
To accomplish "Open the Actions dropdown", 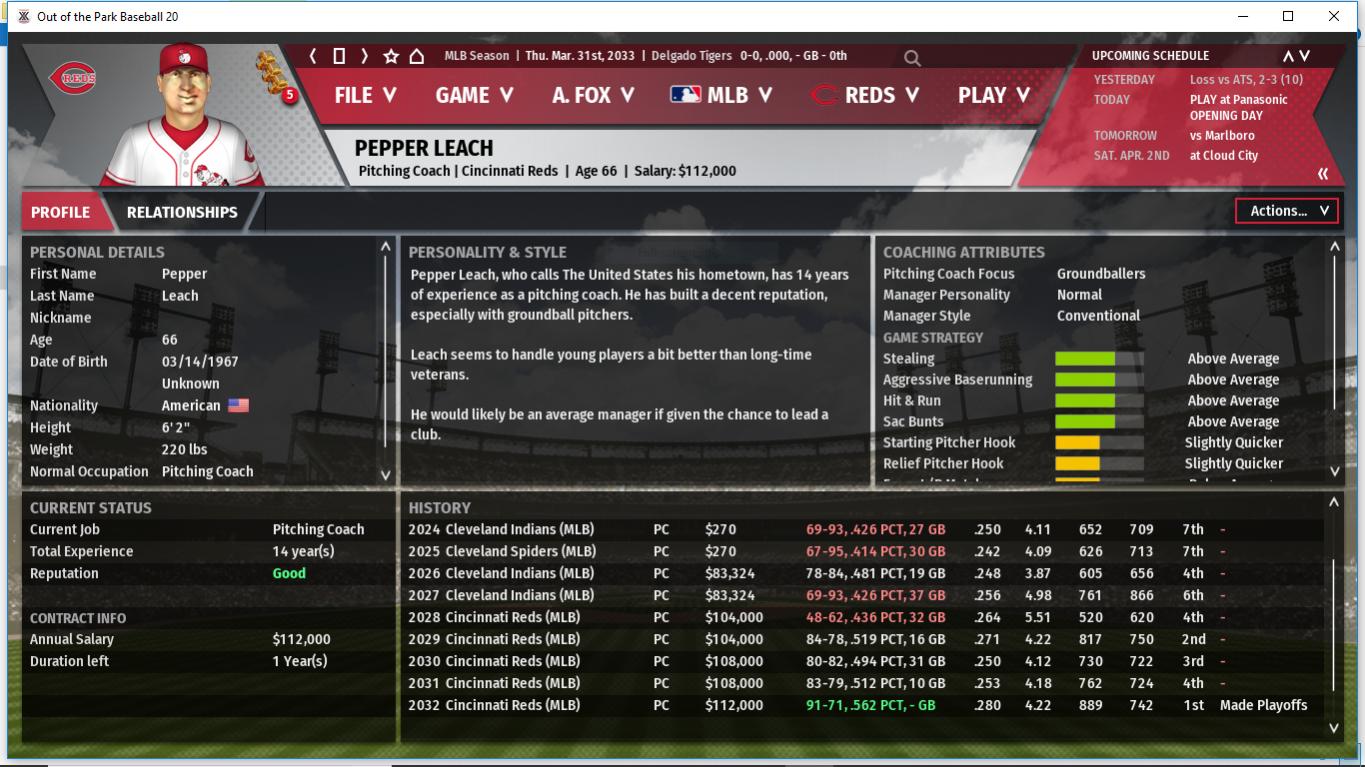I will coord(1287,211).
